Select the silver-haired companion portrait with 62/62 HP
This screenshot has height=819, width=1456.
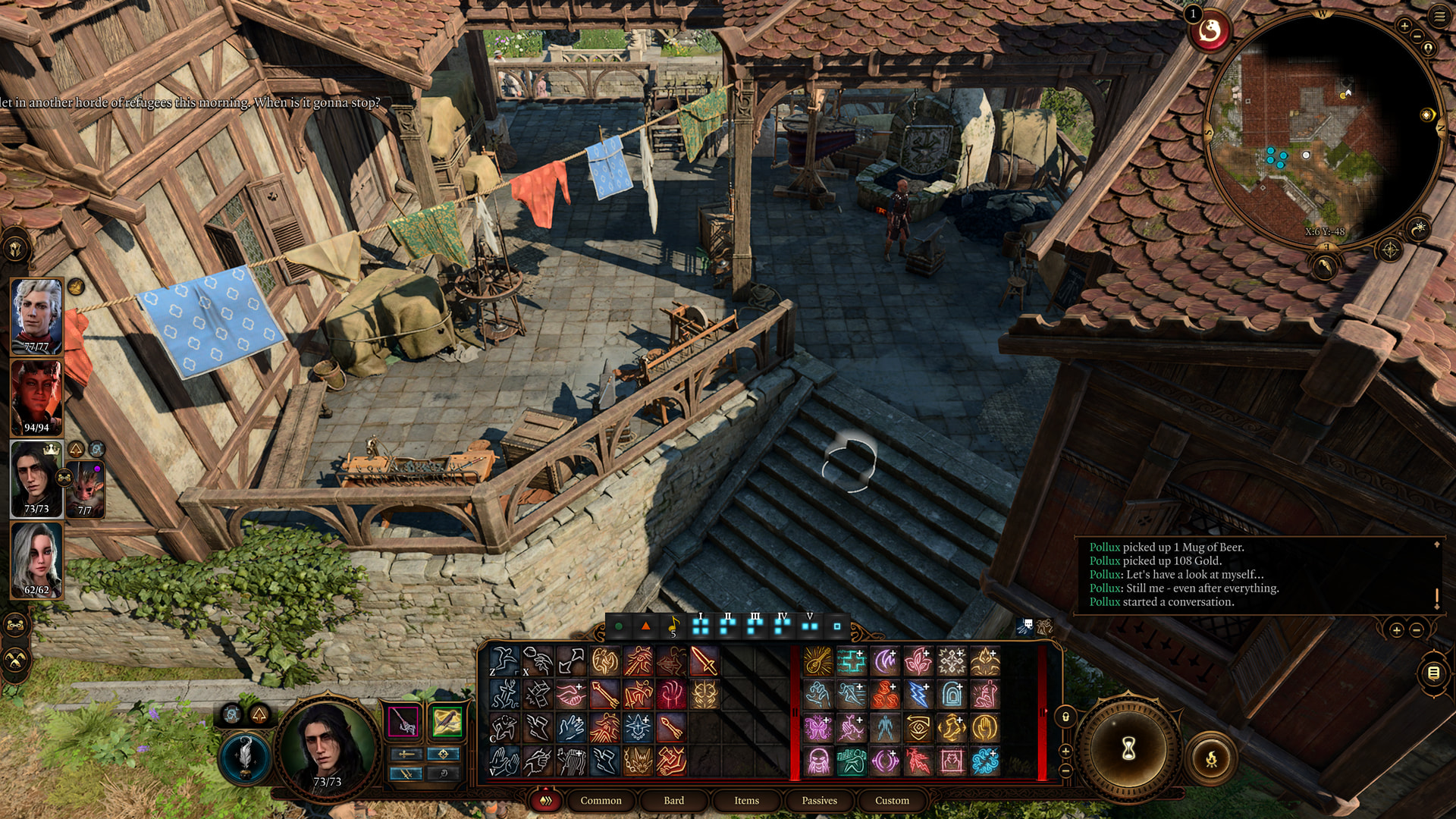coord(36,560)
